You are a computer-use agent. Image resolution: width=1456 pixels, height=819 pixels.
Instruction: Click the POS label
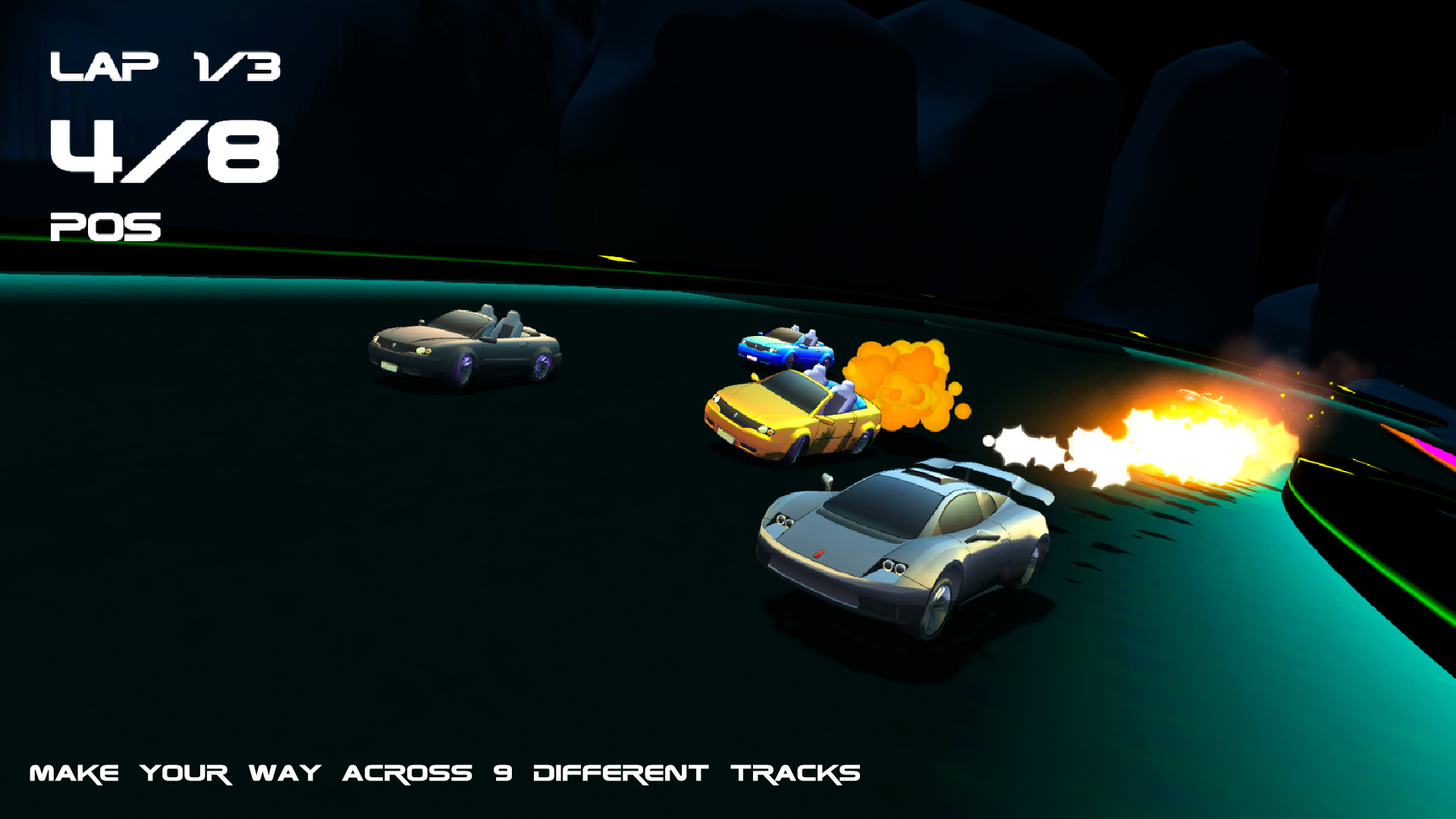pos(105,225)
